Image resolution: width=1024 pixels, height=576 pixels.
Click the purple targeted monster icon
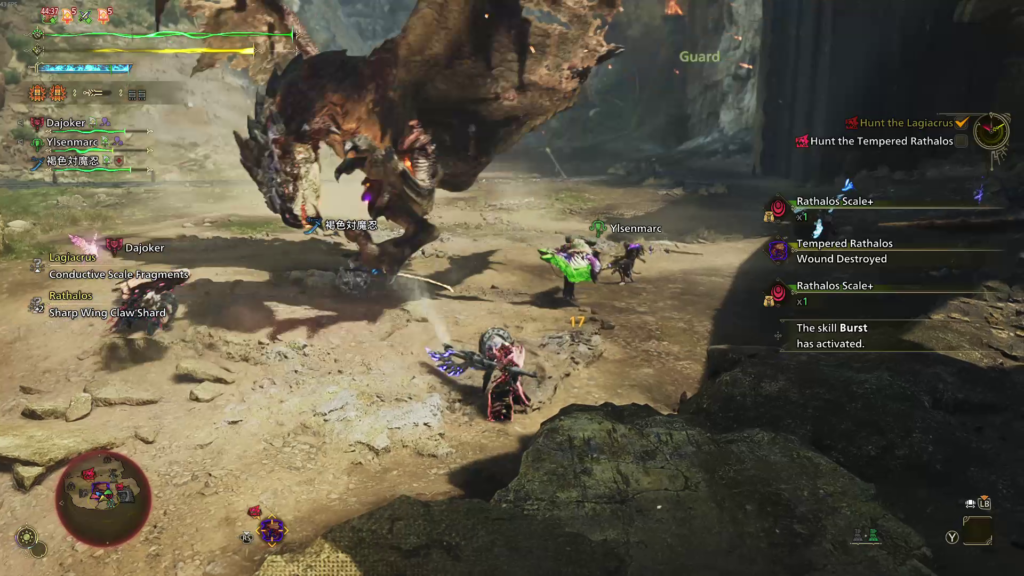pos(271,529)
